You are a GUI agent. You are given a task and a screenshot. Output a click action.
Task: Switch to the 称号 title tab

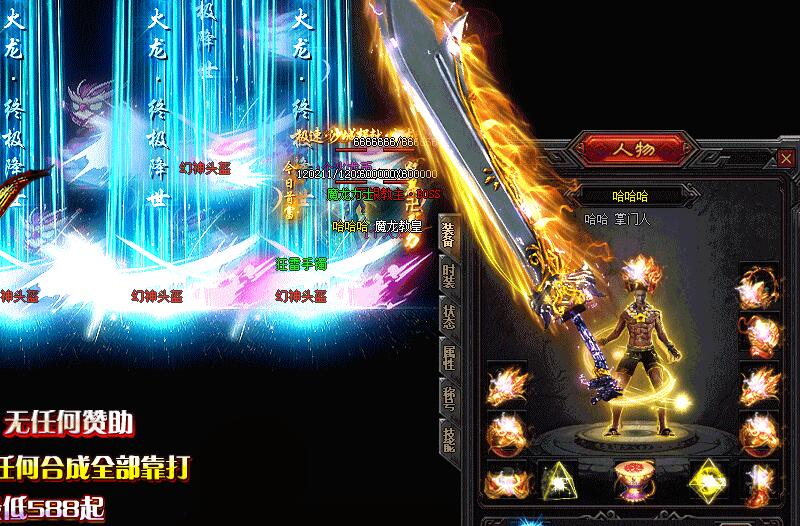(x=449, y=397)
